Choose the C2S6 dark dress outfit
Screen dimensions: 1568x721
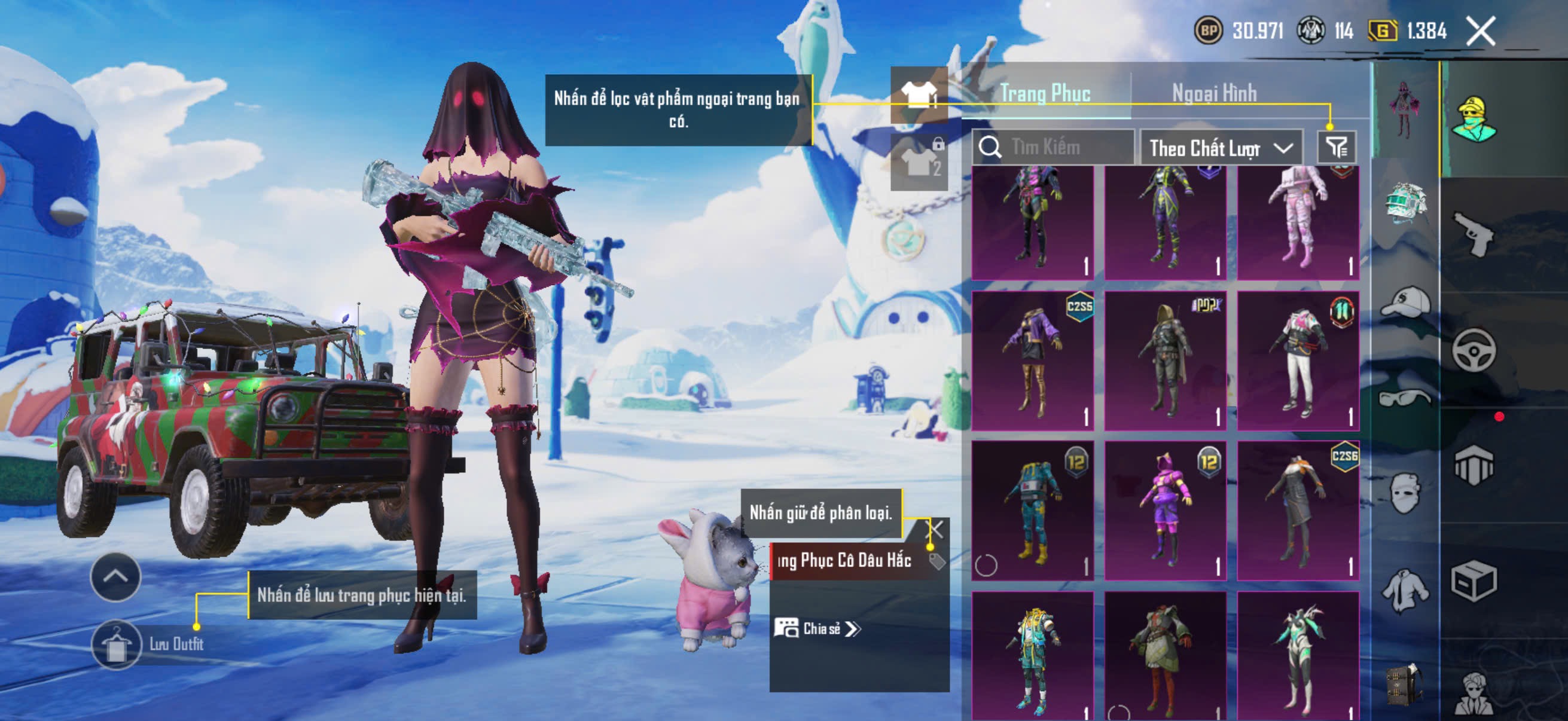coord(1298,510)
